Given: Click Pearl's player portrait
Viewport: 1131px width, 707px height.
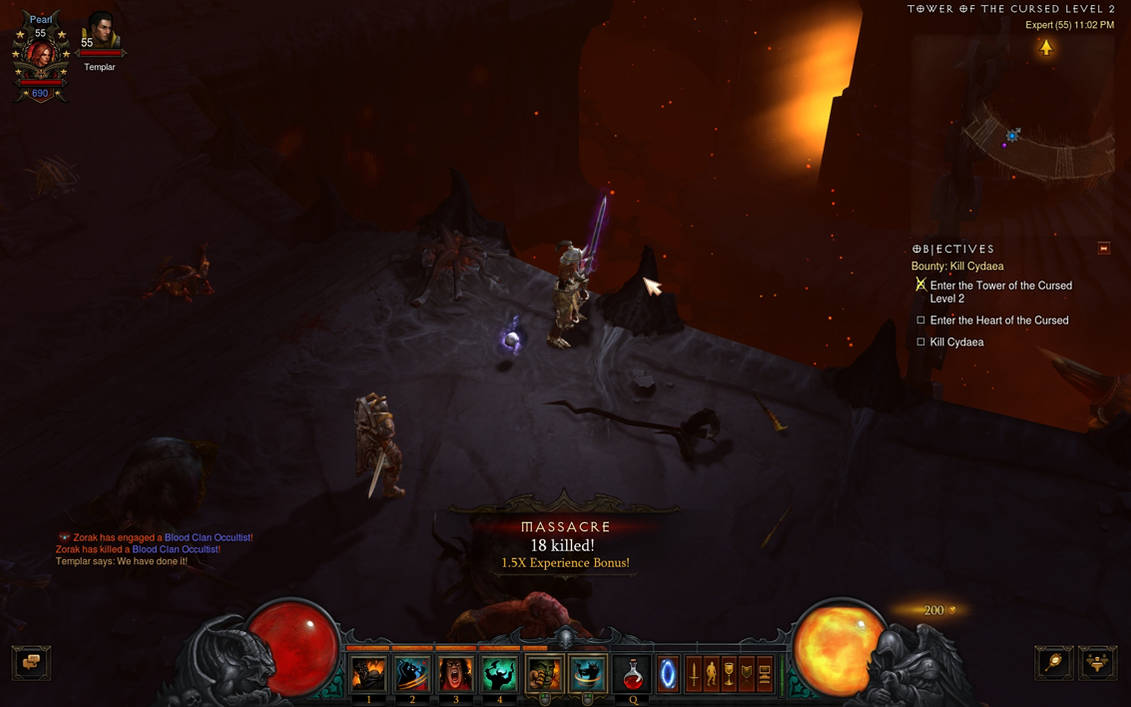Looking at the screenshot, I should click(x=40, y=56).
